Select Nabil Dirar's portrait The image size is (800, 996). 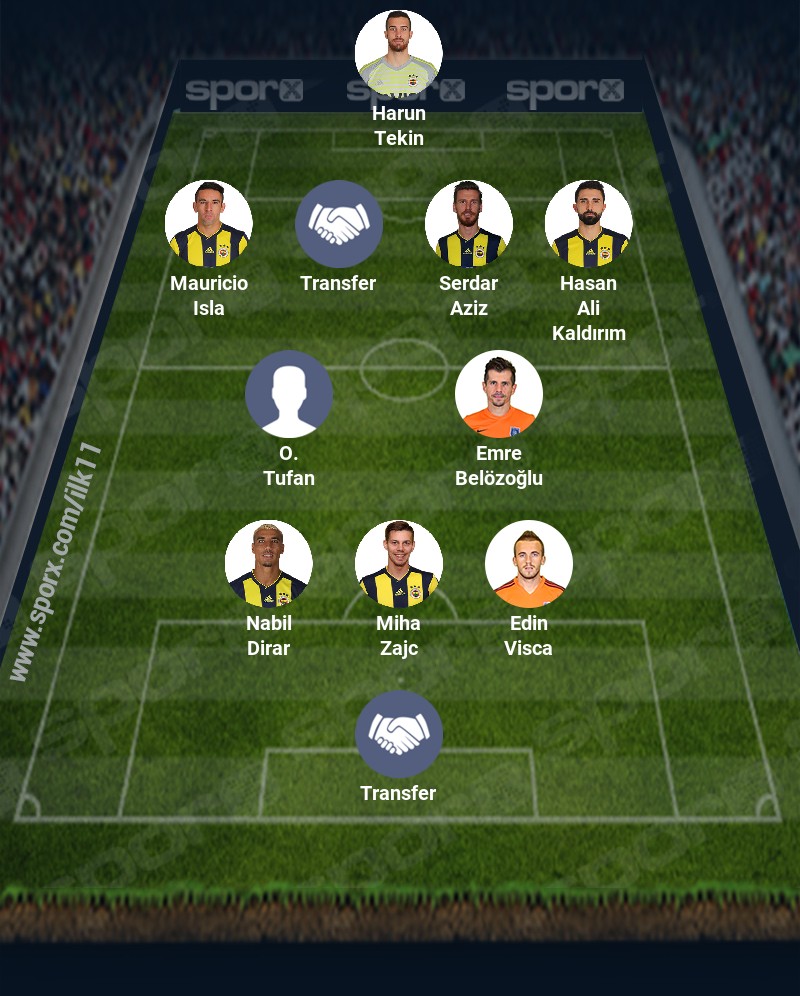[269, 564]
